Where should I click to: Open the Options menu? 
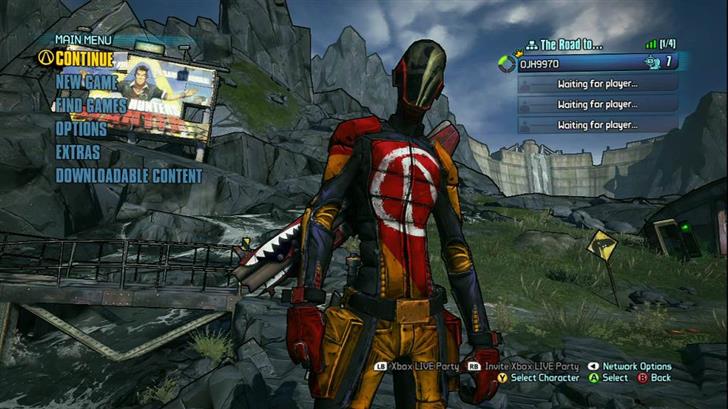point(81,129)
